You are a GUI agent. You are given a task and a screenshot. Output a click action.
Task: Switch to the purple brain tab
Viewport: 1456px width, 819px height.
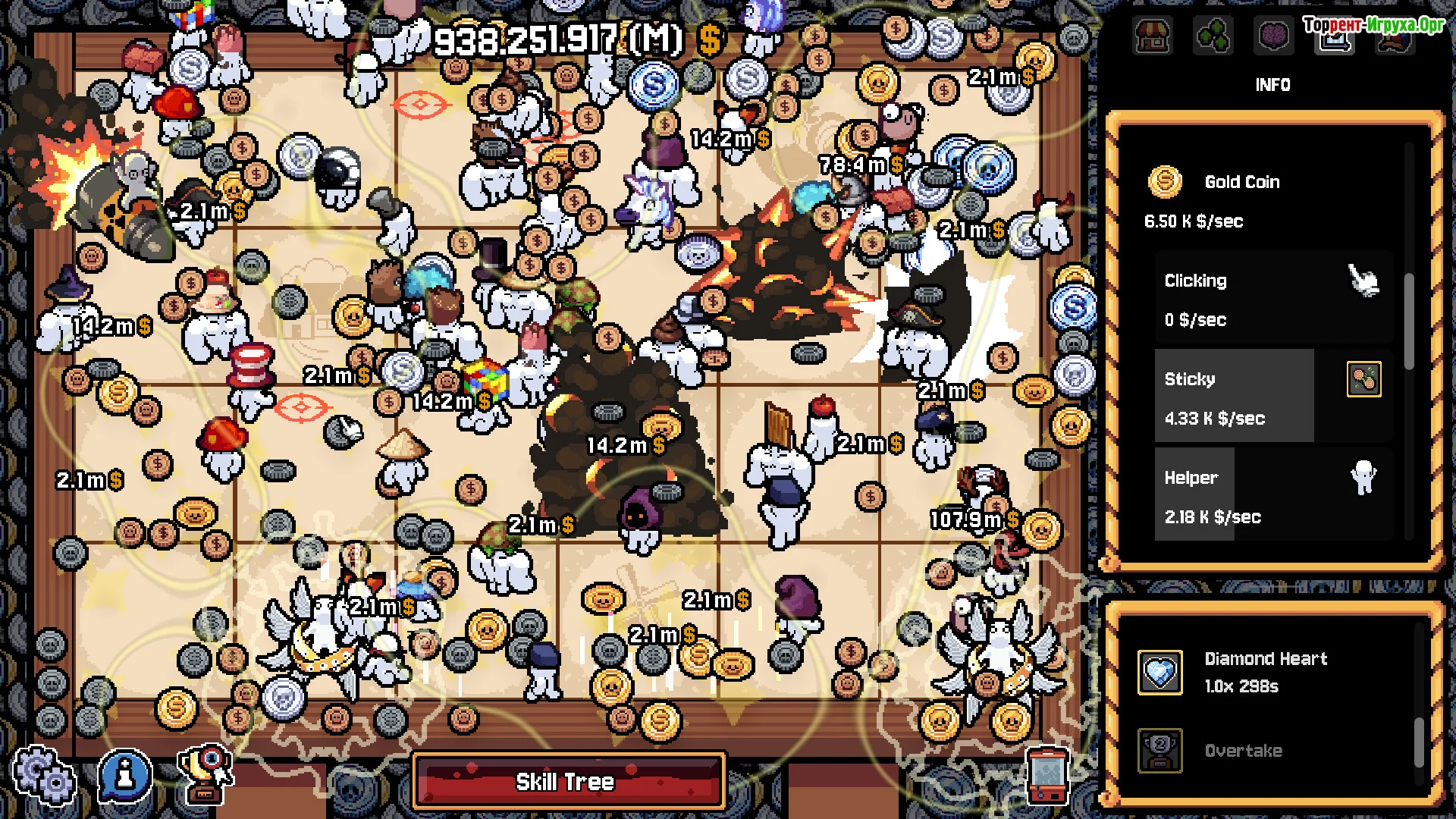coord(1273,36)
